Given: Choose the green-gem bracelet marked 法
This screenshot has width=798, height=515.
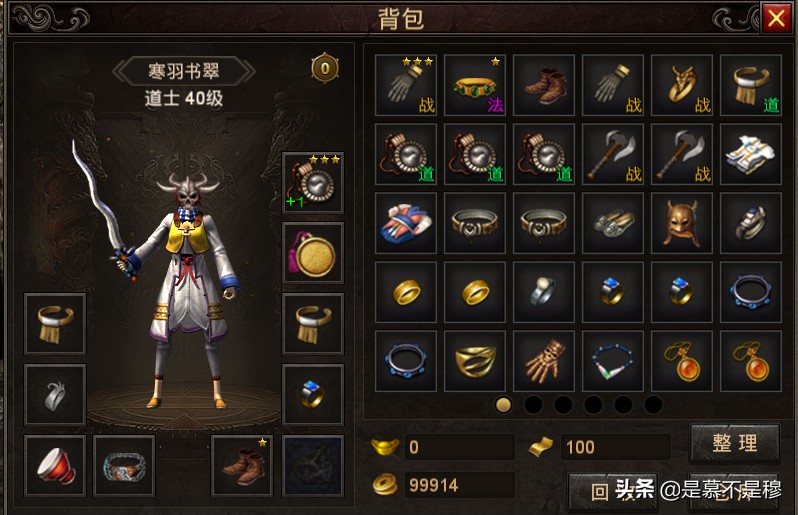Looking at the screenshot, I should (x=475, y=86).
